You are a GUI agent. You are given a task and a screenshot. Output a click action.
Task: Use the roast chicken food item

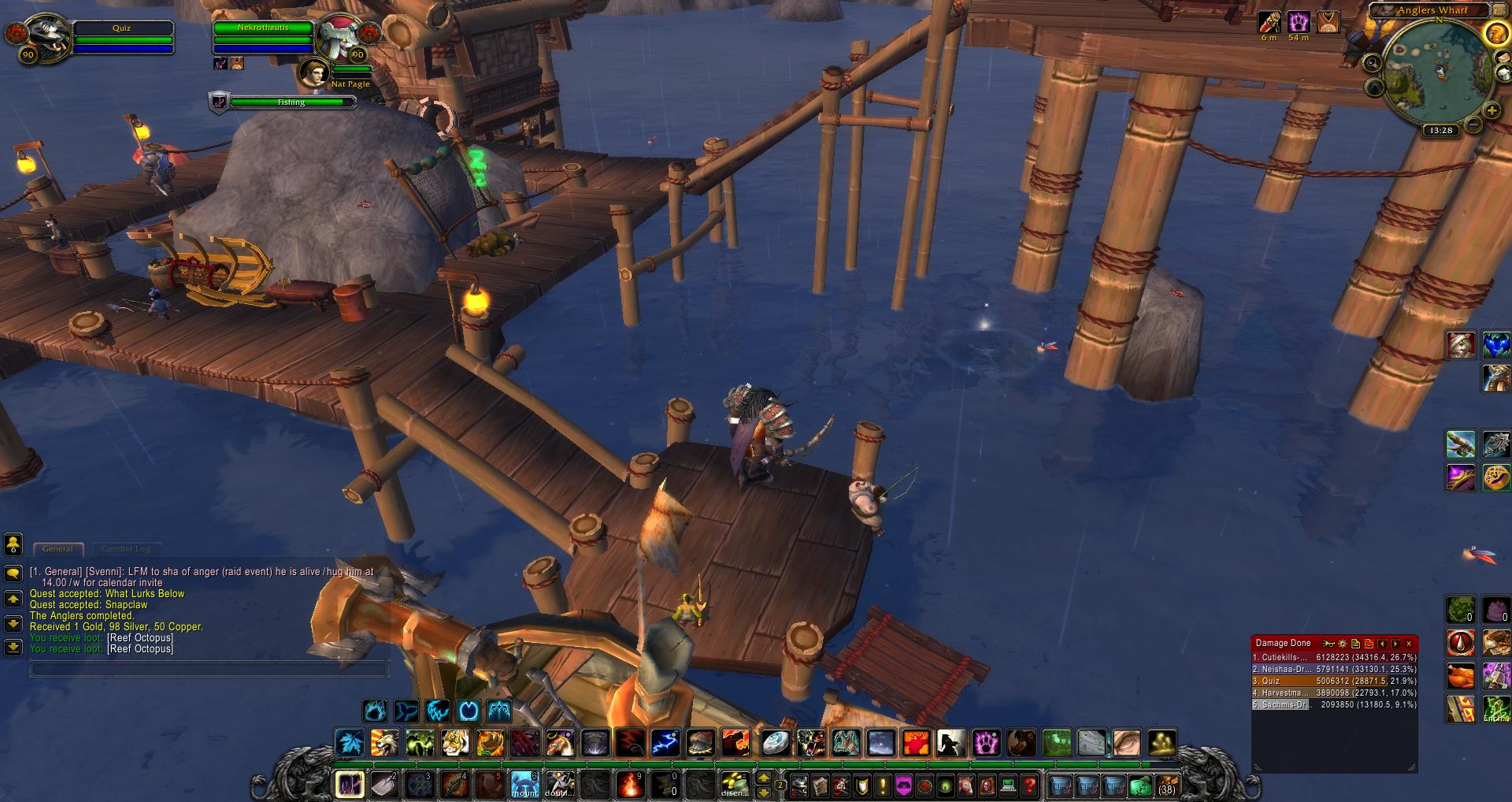click(x=1462, y=676)
